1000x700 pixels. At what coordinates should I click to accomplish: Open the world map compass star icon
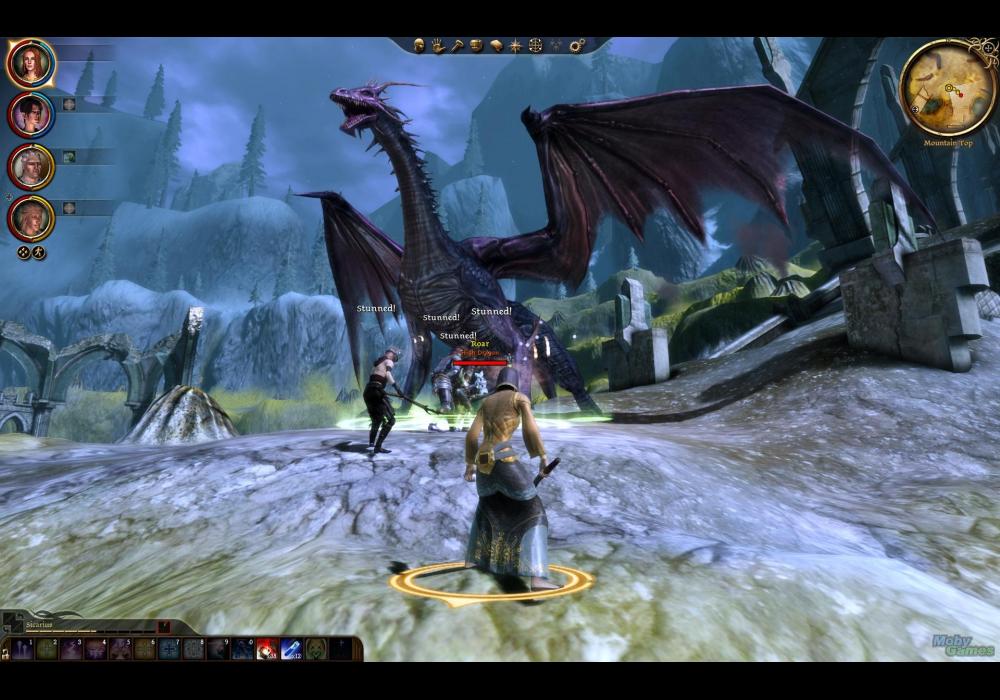pyautogui.click(x=515, y=46)
